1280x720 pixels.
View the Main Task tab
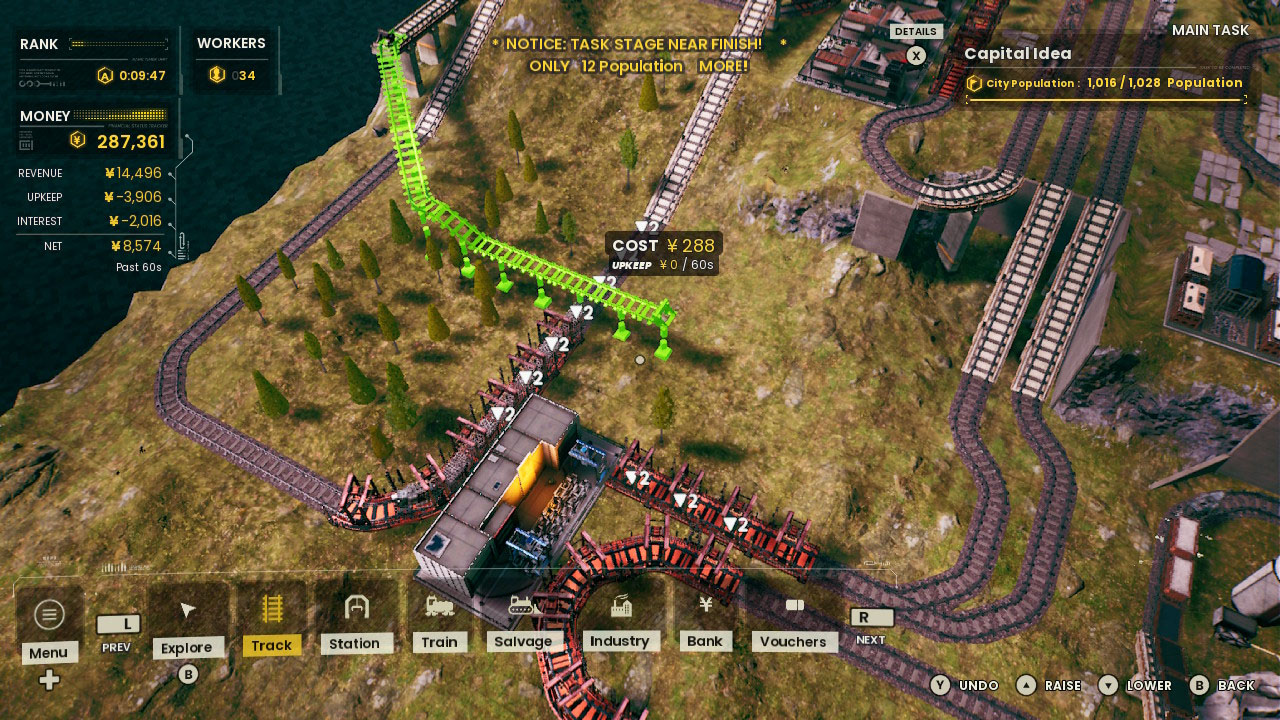click(1210, 30)
